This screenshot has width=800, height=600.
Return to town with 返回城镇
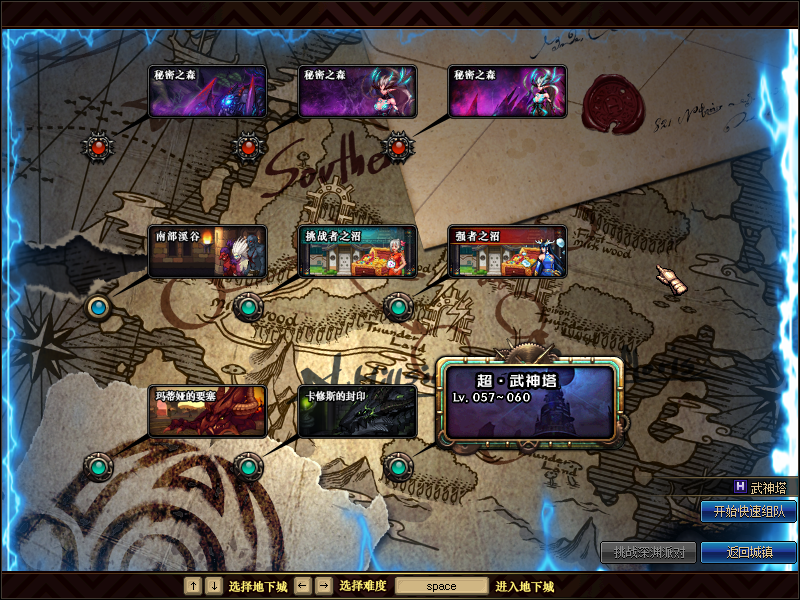click(749, 552)
